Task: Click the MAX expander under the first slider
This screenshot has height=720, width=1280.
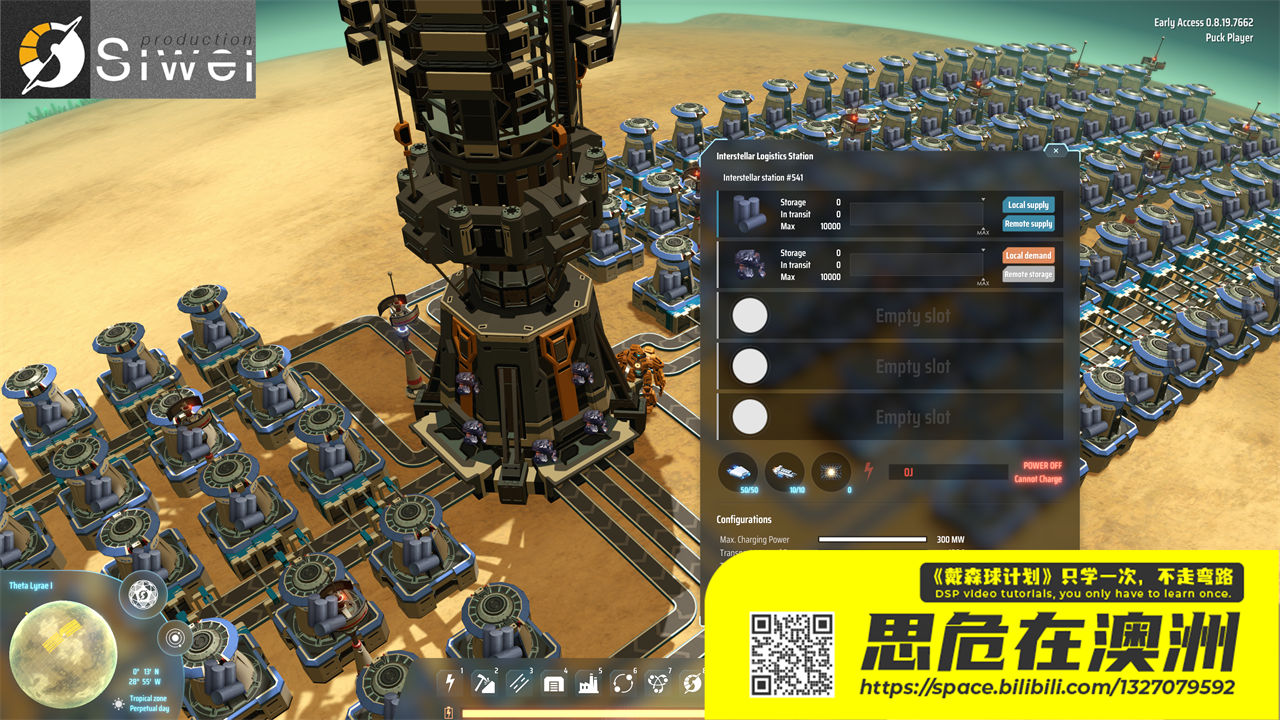Action: click(x=982, y=231)
